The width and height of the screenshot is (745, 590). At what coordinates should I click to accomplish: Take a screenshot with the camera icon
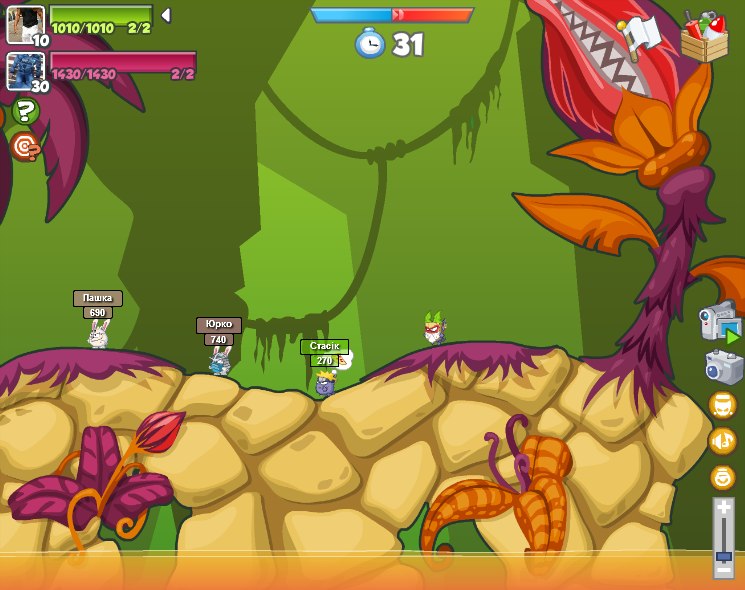coord(723,366)
